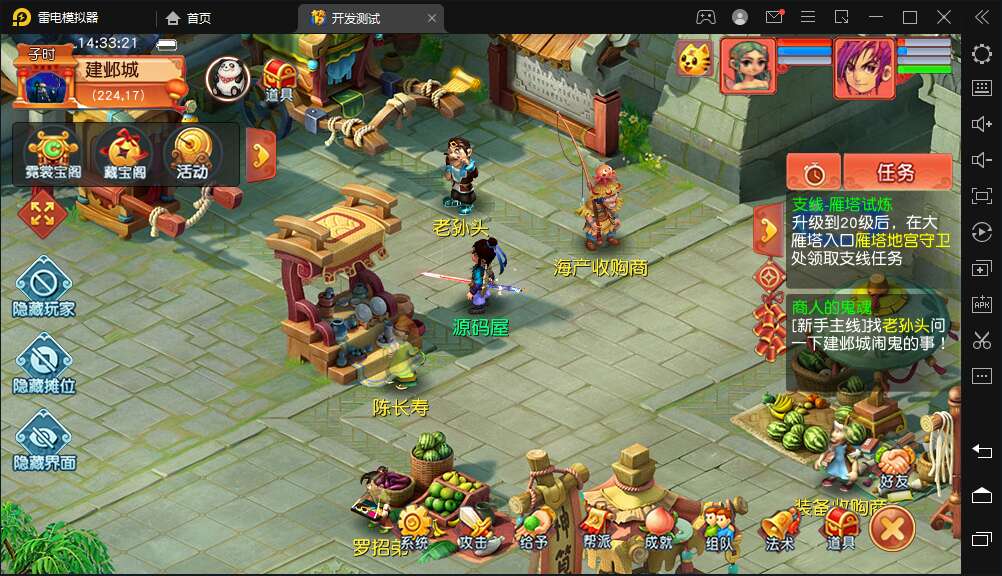1002x576 pixels.
Task: Toggle 隐藏界面 hide interface
Action: click(x=44, y=439)
